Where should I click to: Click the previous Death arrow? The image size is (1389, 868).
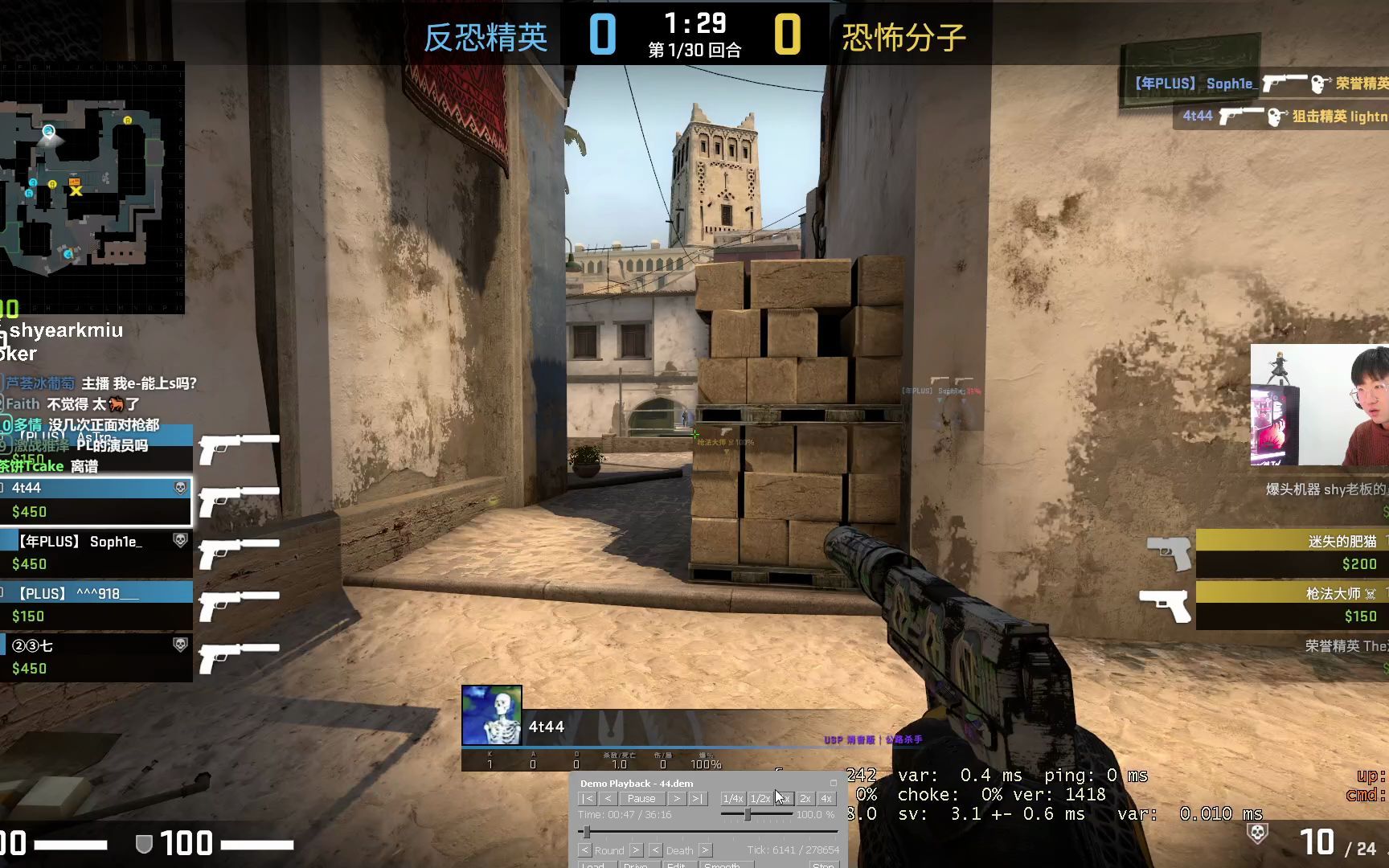[x=657, y=850]
